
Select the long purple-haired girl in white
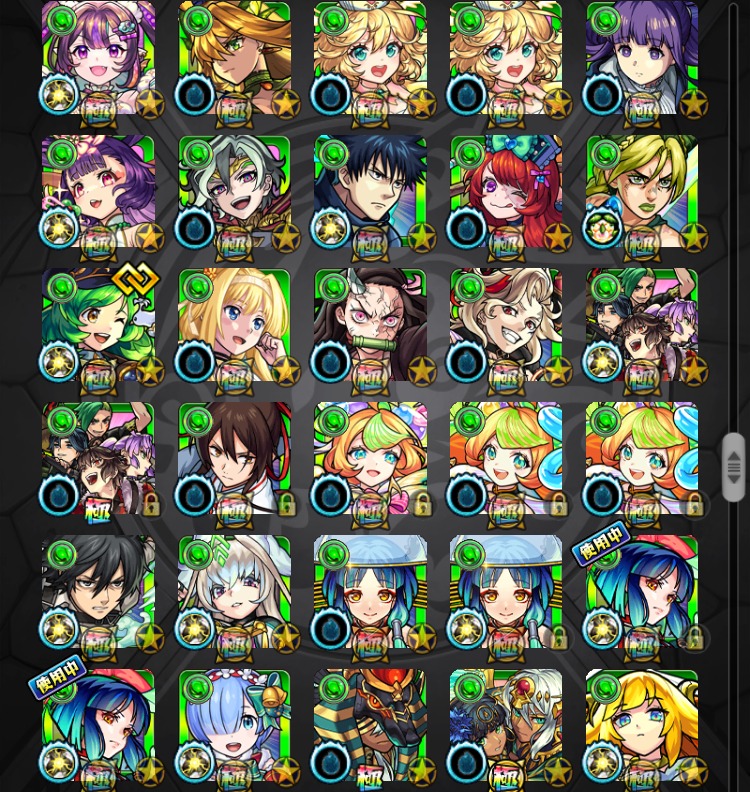click(642, 56)
